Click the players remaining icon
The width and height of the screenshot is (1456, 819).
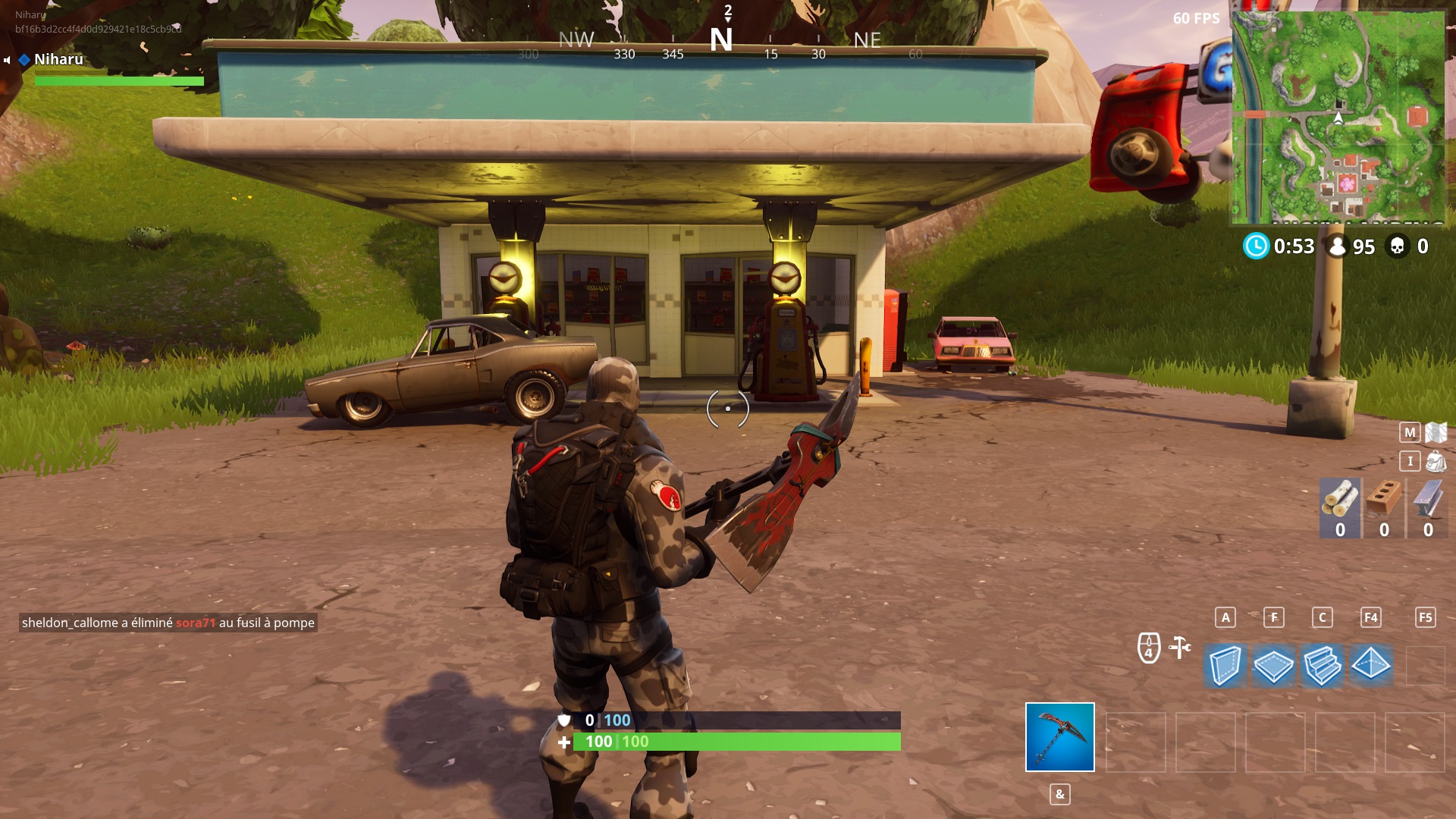coord(1337,246)
